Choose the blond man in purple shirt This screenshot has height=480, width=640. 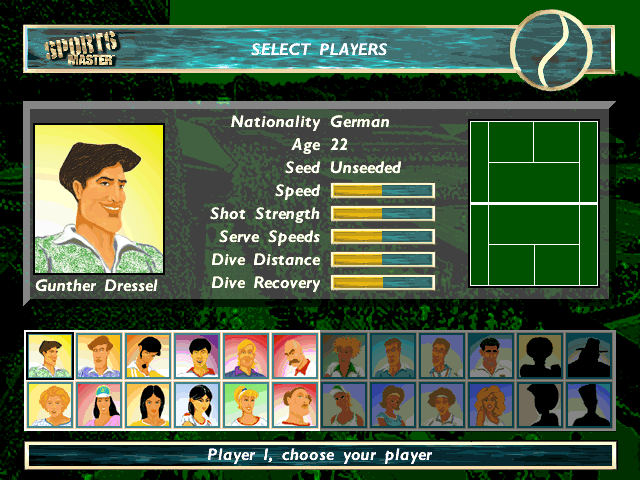click(246, 356)
